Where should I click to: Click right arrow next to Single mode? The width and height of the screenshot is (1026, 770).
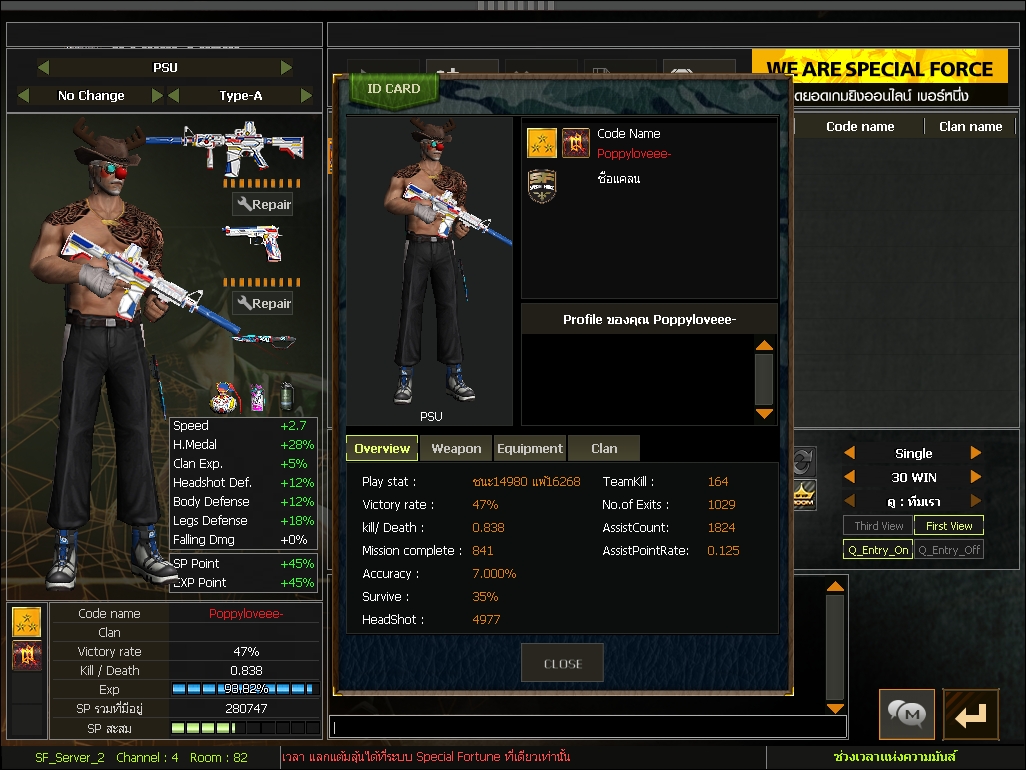976,453
